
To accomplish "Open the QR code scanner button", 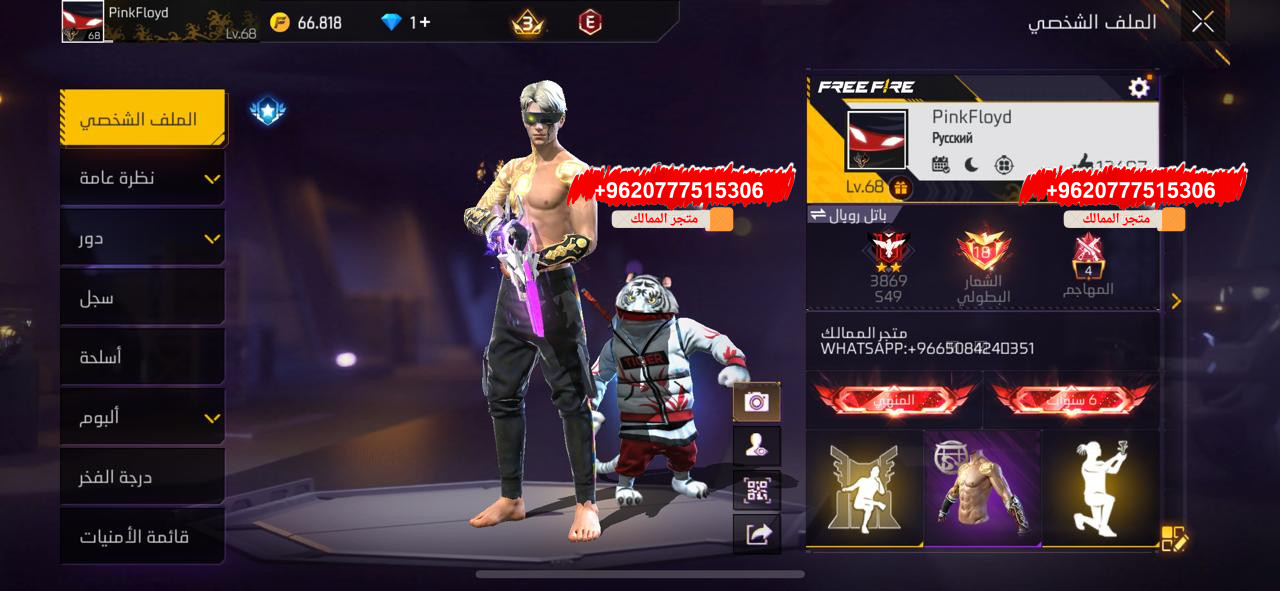I will 756,490.
